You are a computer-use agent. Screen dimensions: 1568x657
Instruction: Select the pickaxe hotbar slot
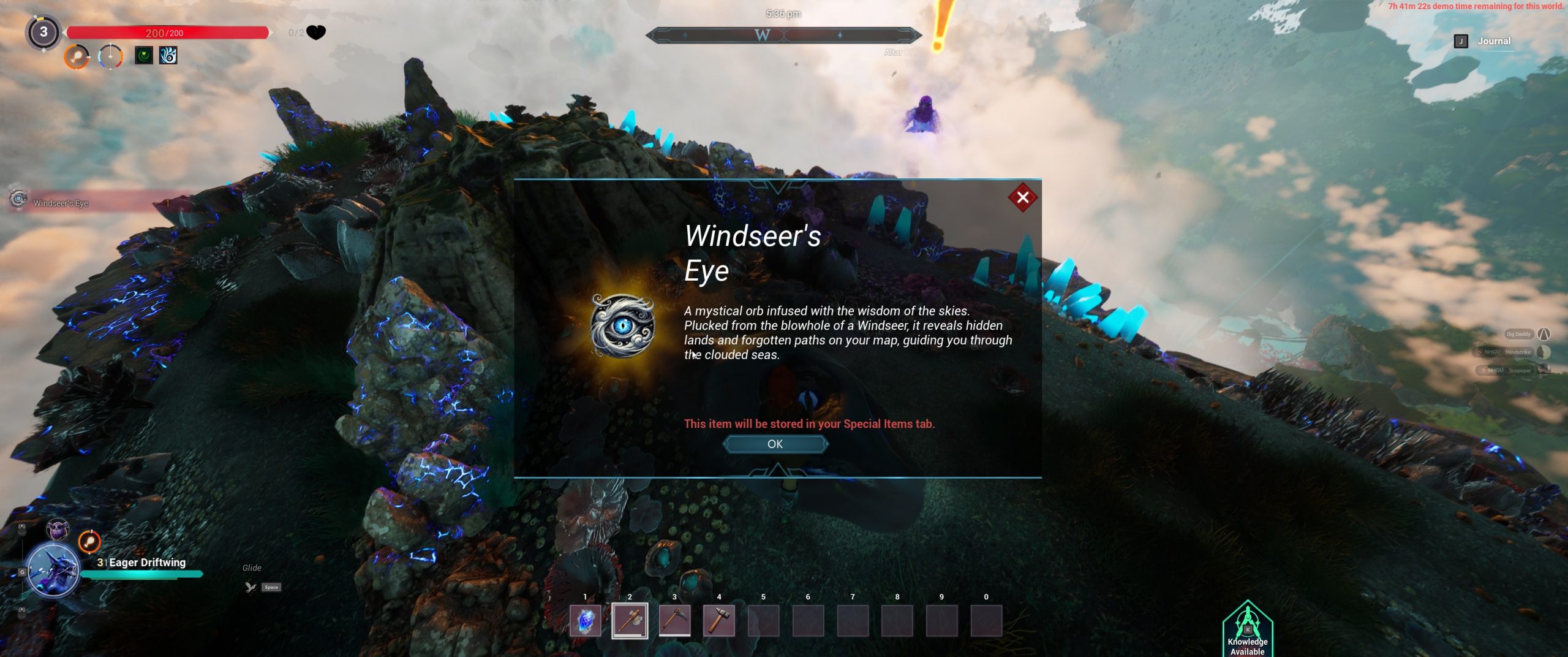(674, 621)
